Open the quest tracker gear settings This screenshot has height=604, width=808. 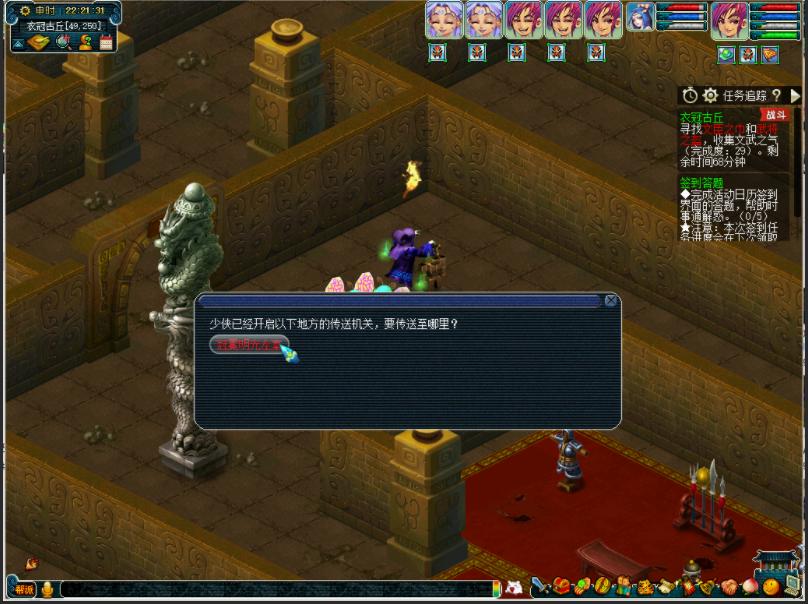tap(710, 95)
